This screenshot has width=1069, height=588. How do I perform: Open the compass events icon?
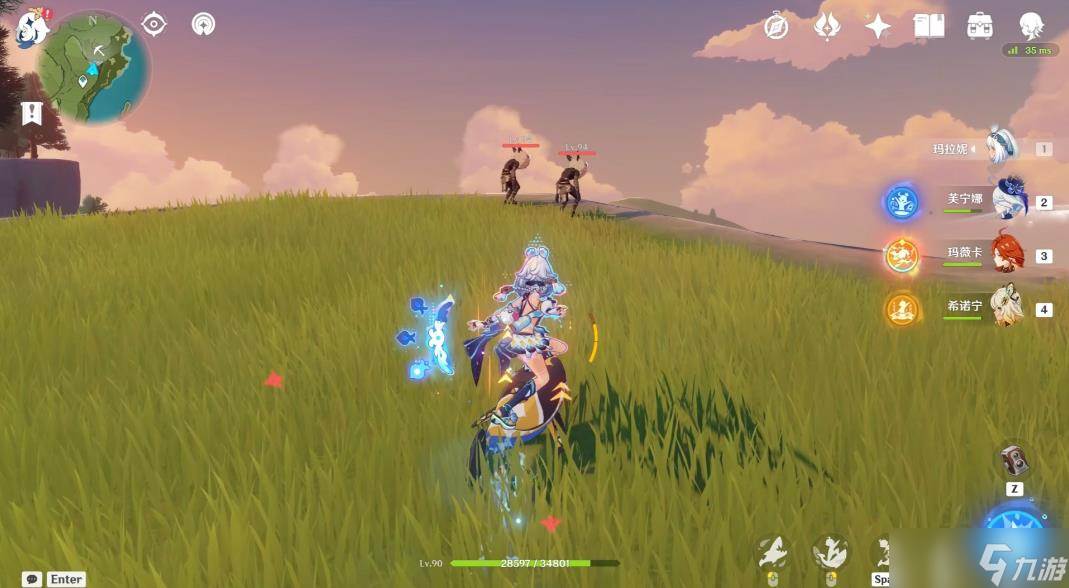[x=776, y=27]
